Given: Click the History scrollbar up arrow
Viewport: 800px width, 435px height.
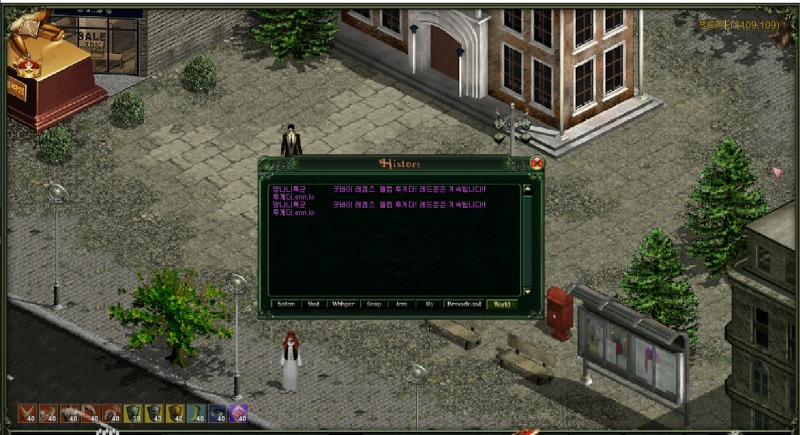Looking at the screenshot, I should point(528,188).
